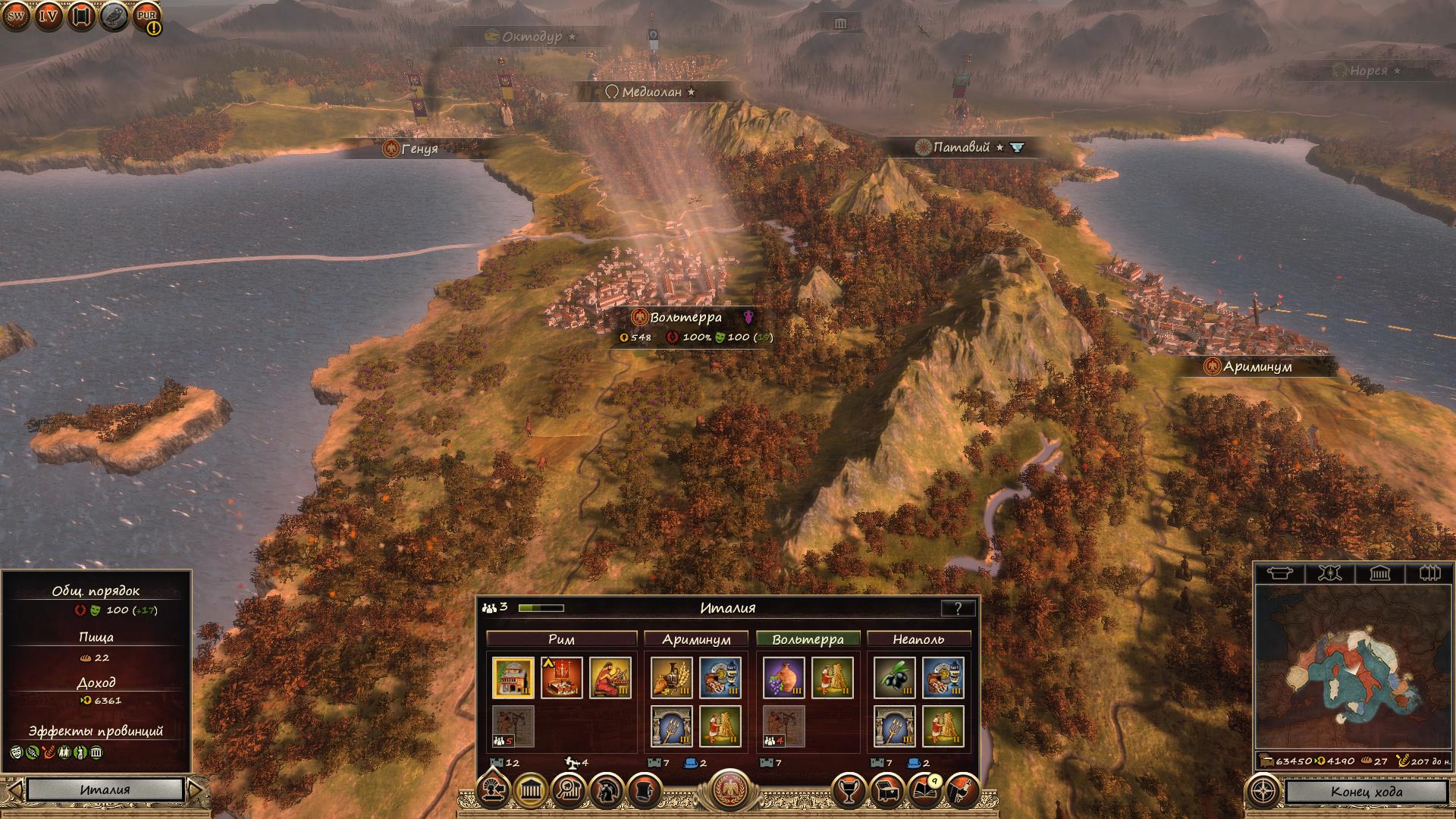Open the province panel help question mark
The width and height of the screenshot is (1456, 819).
tap(958, 608)
